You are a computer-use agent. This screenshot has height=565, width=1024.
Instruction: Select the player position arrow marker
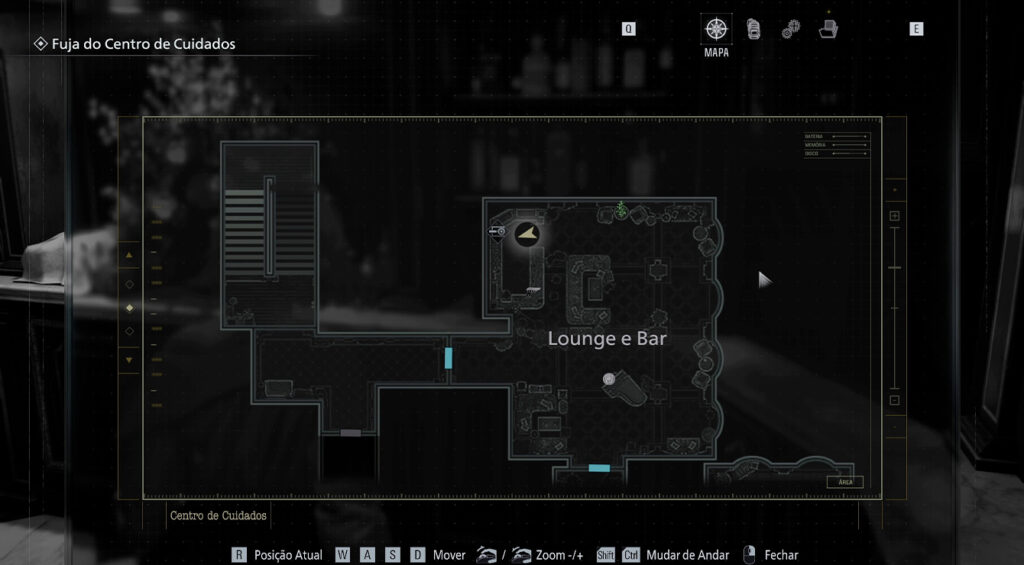(526, 235)
